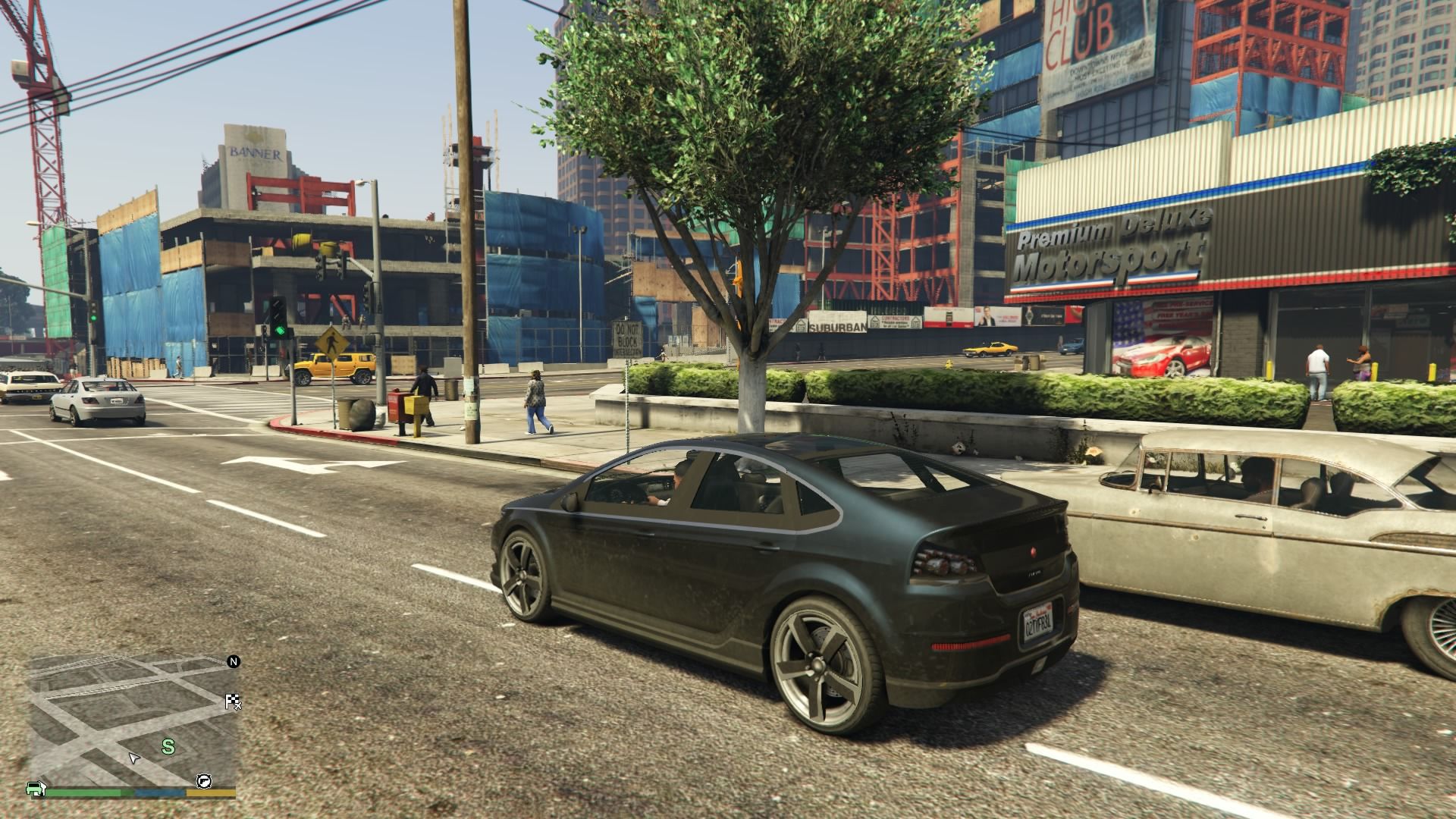Select the green S blip on minimap
Screen dimensions: 1456x819
point(168,747)
